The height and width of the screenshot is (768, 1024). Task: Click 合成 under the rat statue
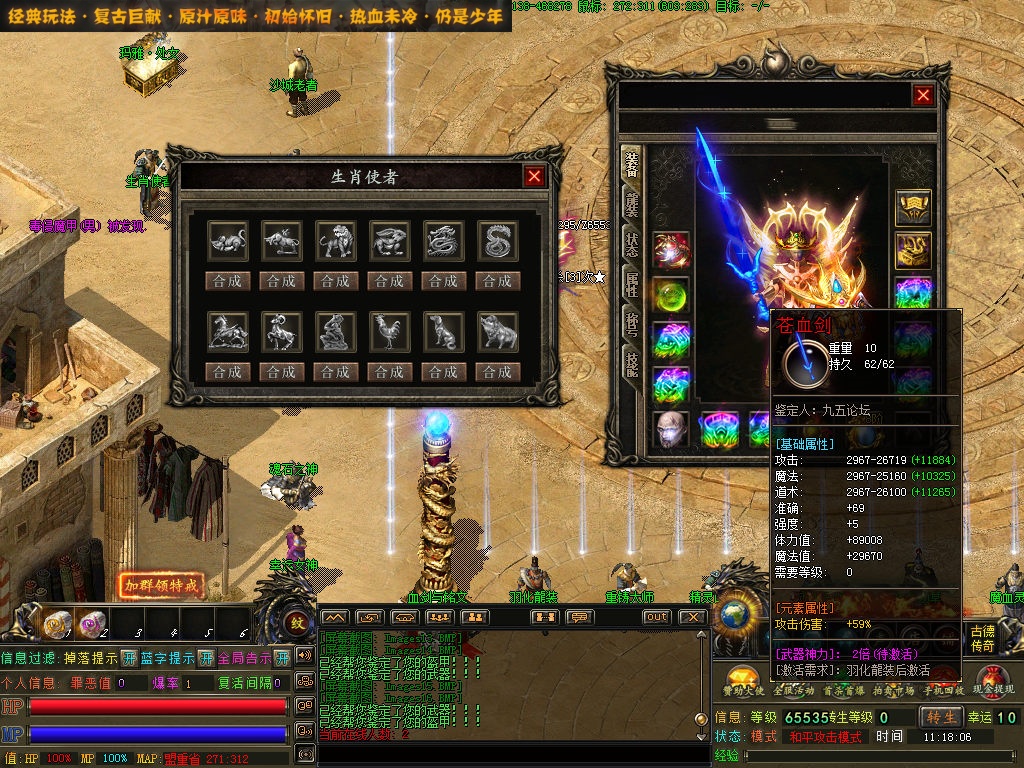[227, 281]
